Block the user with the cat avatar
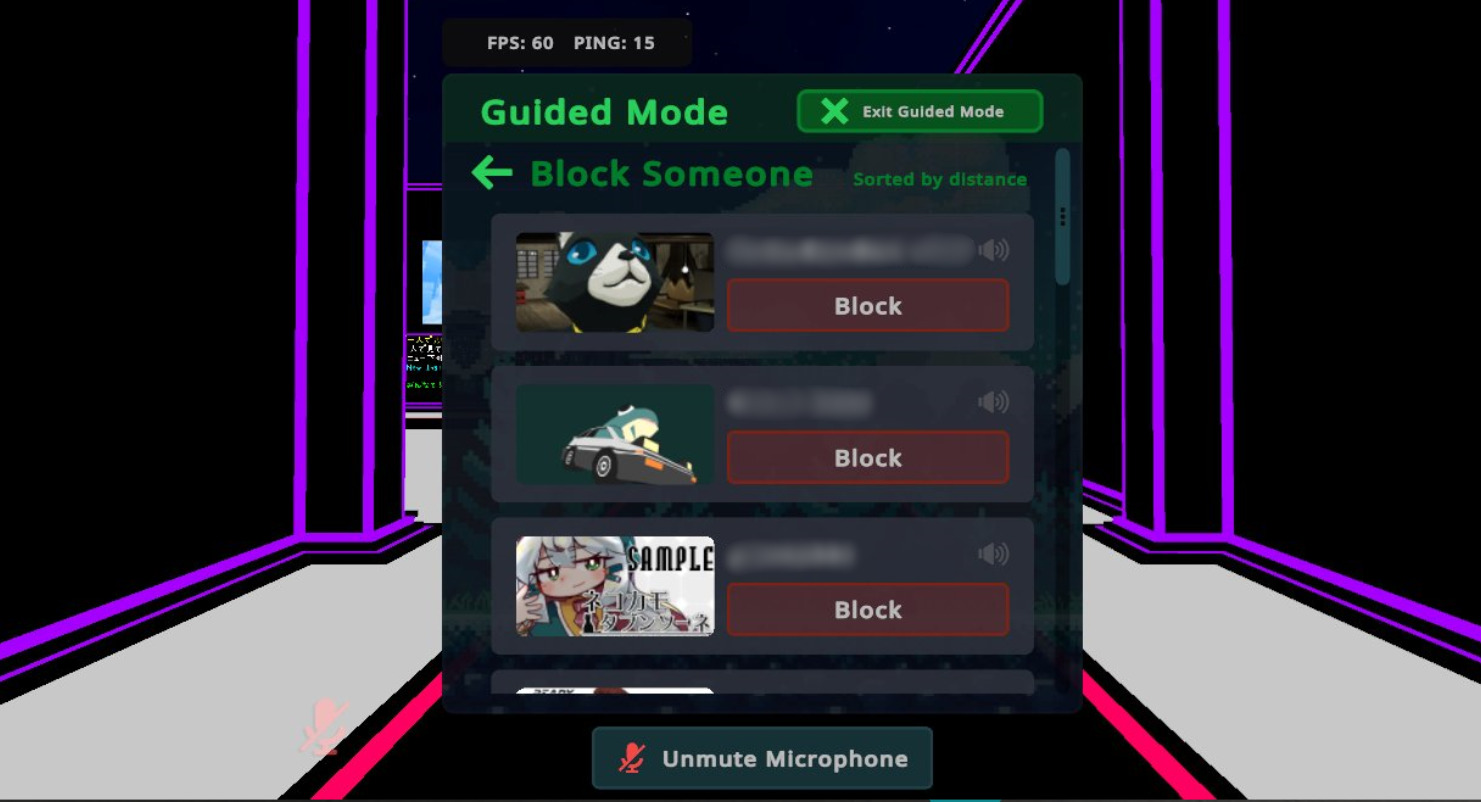The image size is (1481, 802). (867, 306)
